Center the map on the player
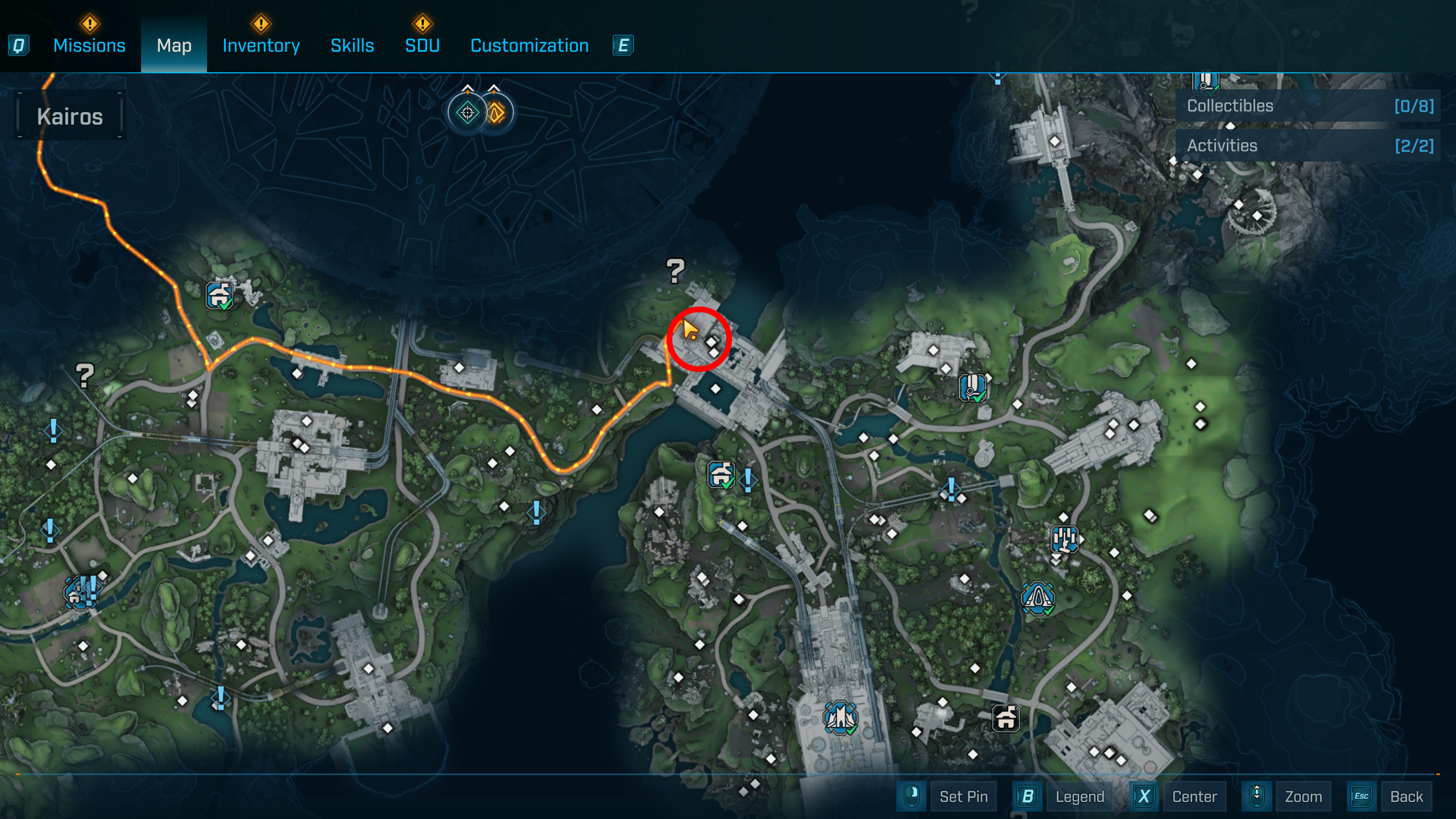 (1194, 796)
